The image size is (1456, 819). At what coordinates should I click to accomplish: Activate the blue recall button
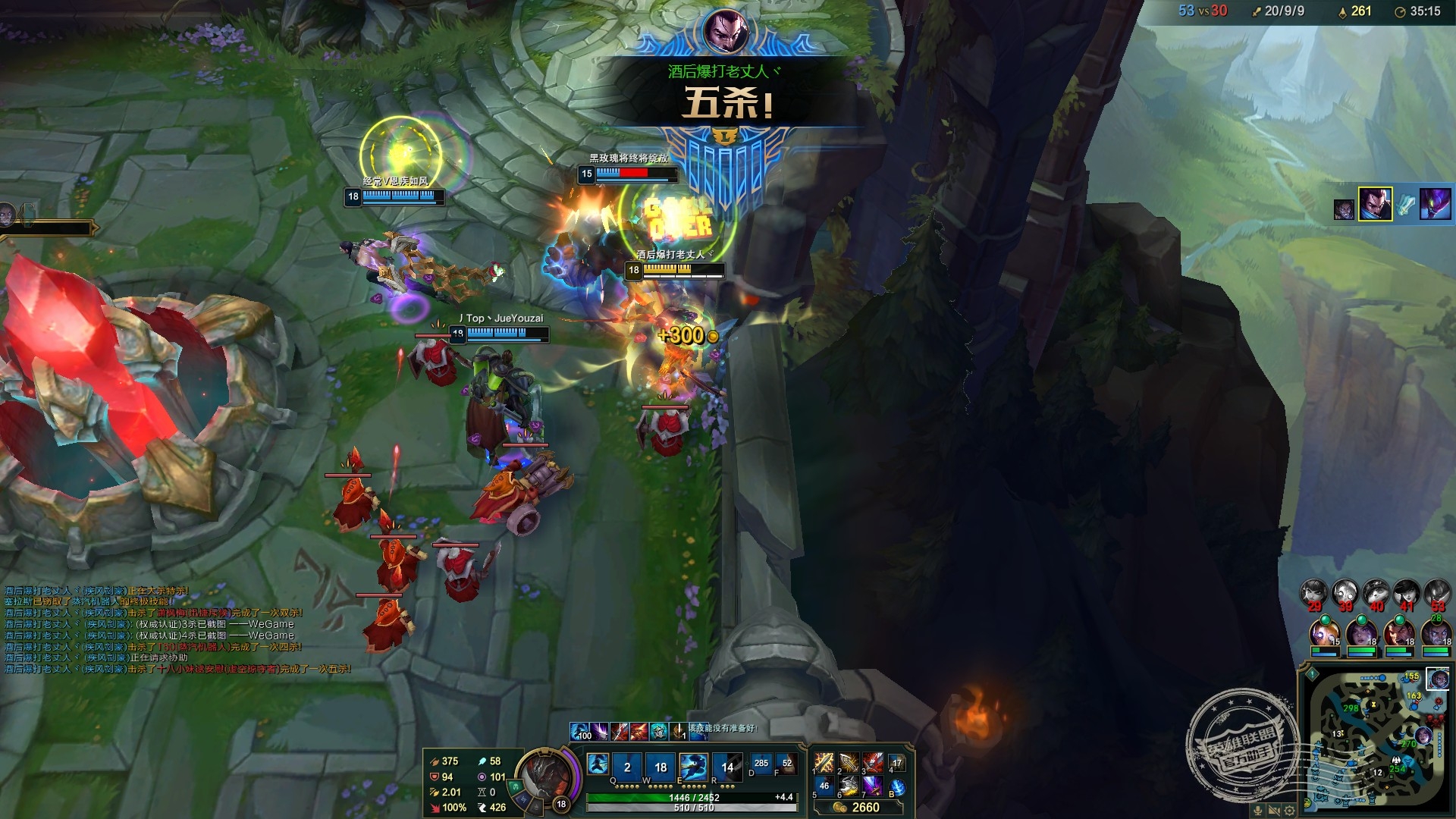click(897, 787)
